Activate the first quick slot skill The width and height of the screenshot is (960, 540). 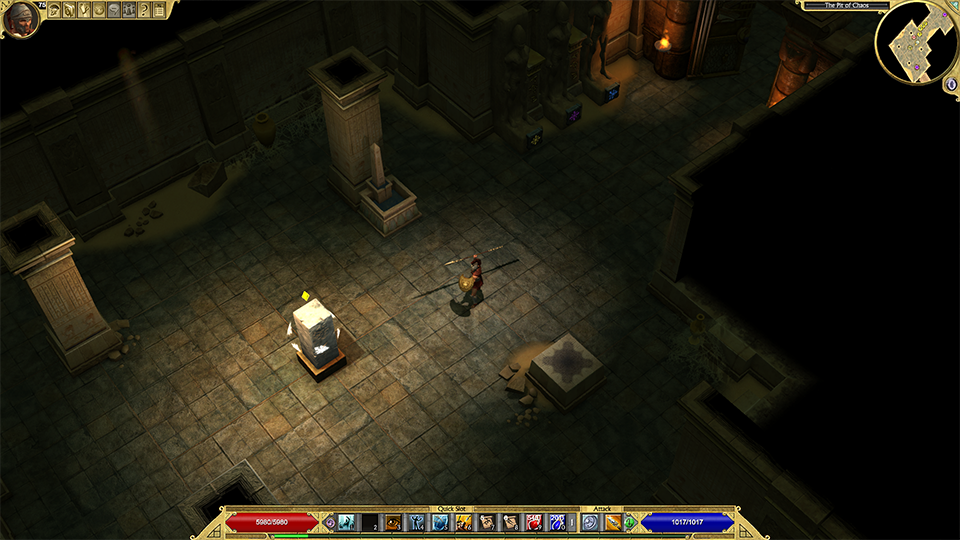[x=347, y=522]
